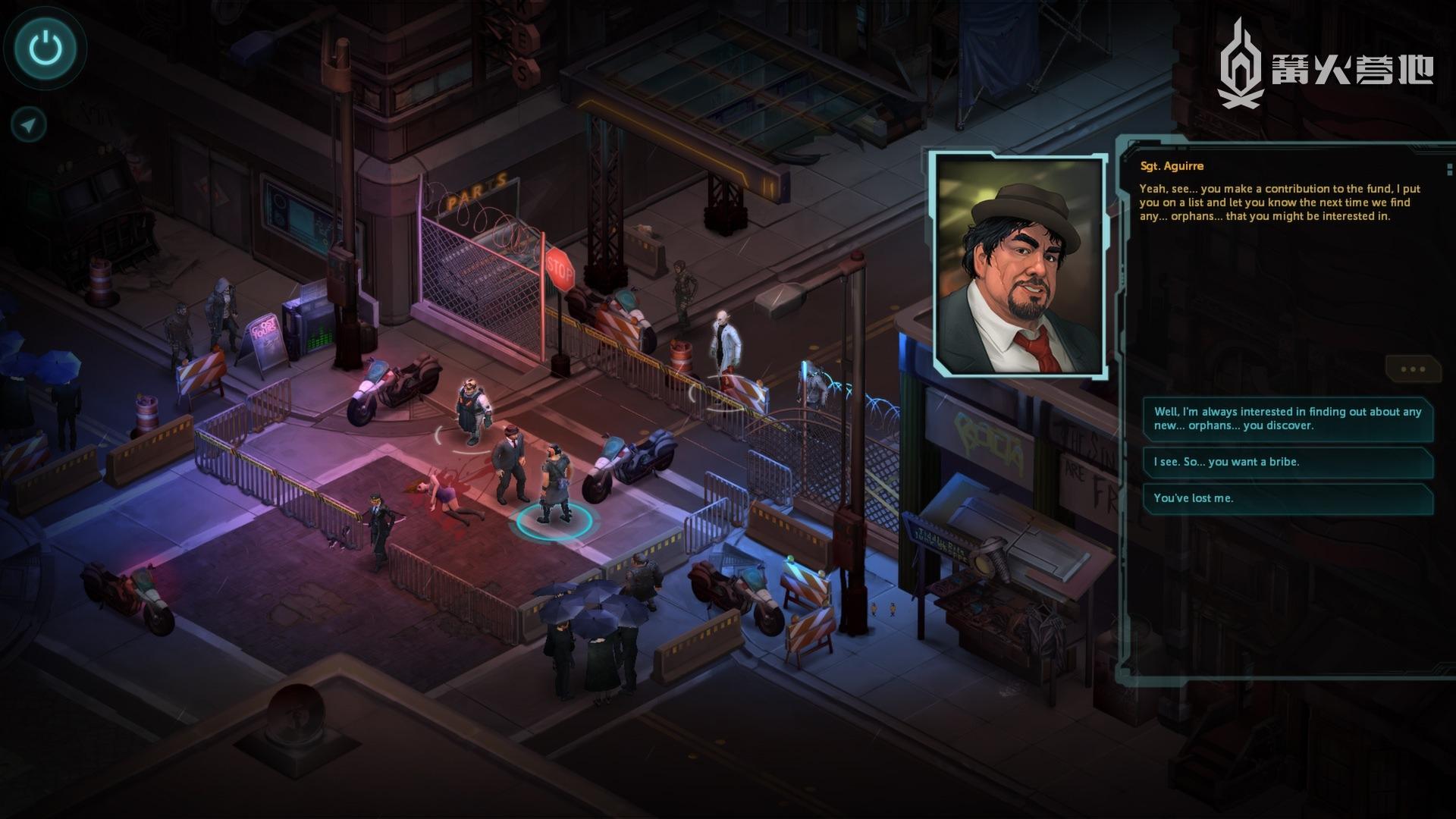
Task: Open the power menu button
Action: [x=45, y=49]
